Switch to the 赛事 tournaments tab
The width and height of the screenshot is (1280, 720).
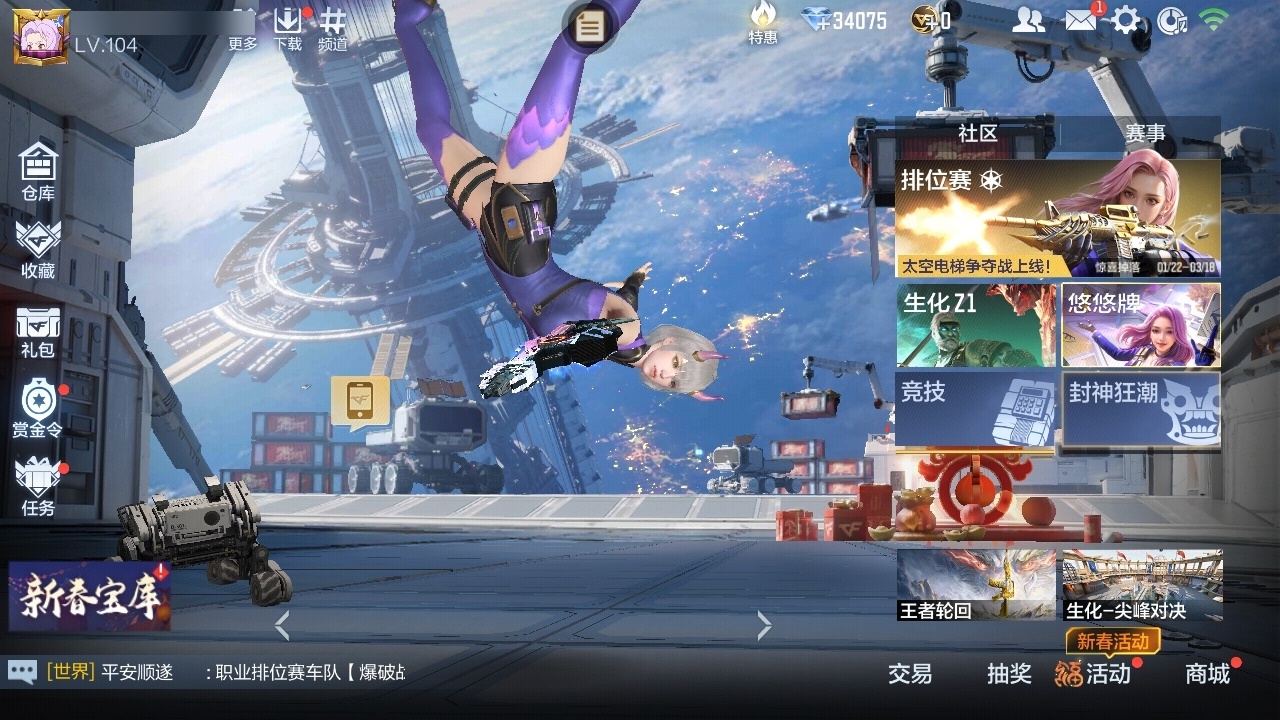1145,133
